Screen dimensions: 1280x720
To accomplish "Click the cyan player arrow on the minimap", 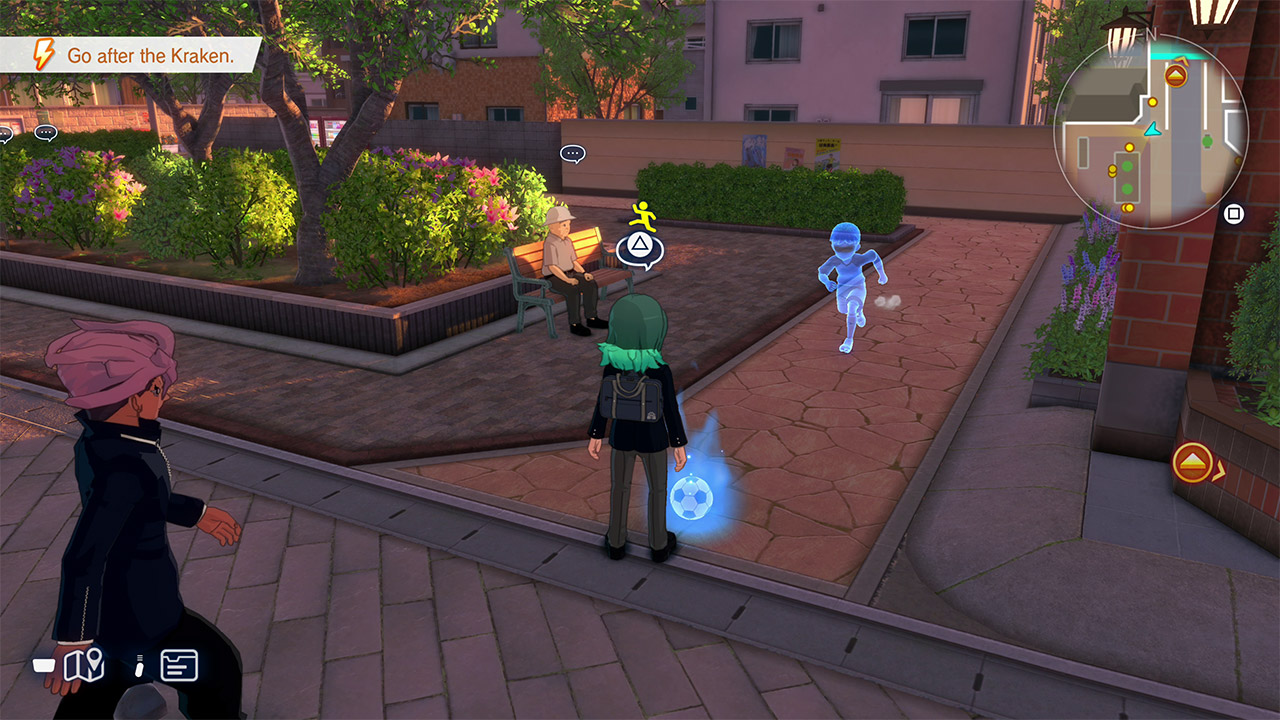I will pos(1153,129).
